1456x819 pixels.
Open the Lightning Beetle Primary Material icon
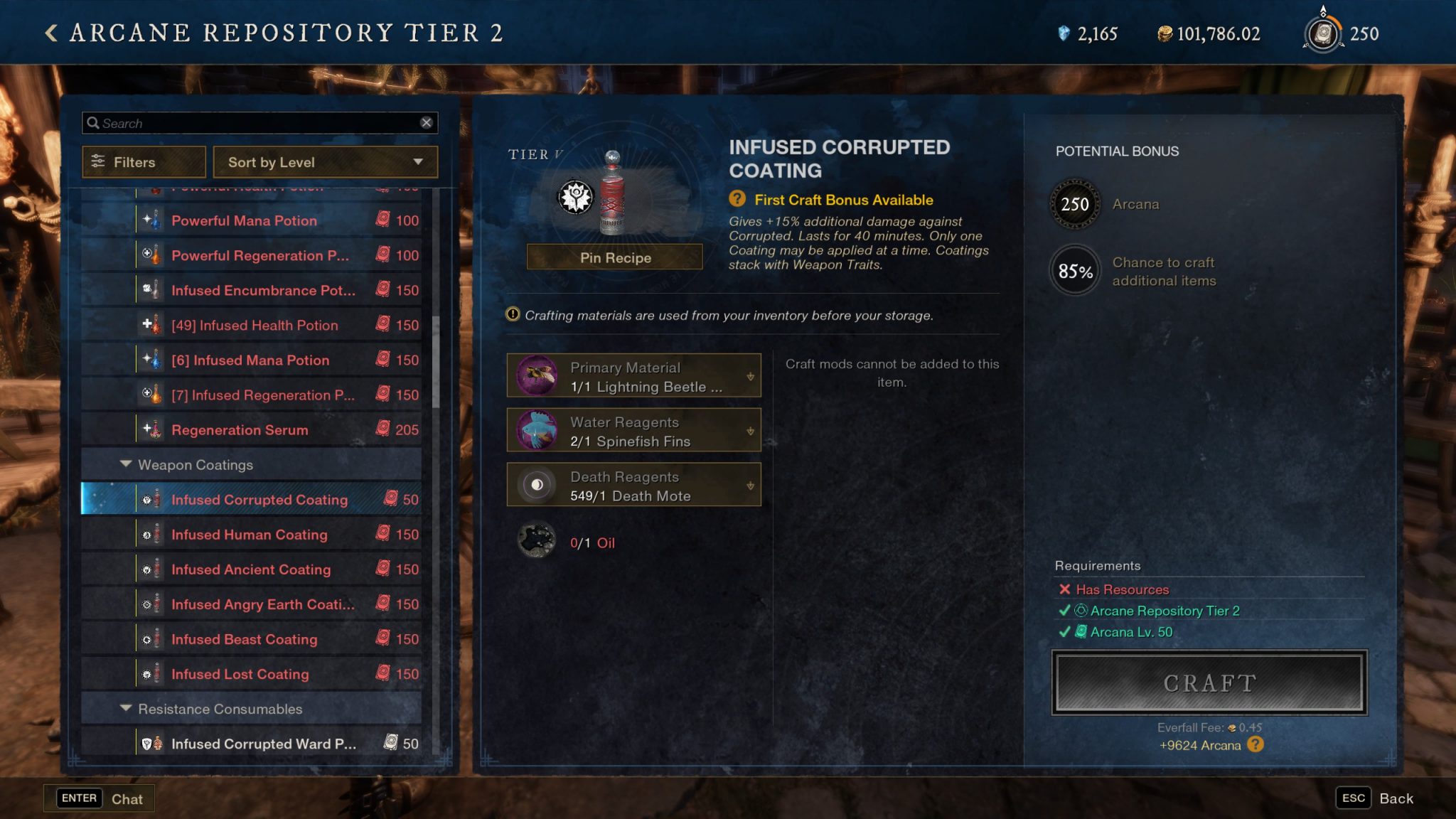(x=537, y=375)
